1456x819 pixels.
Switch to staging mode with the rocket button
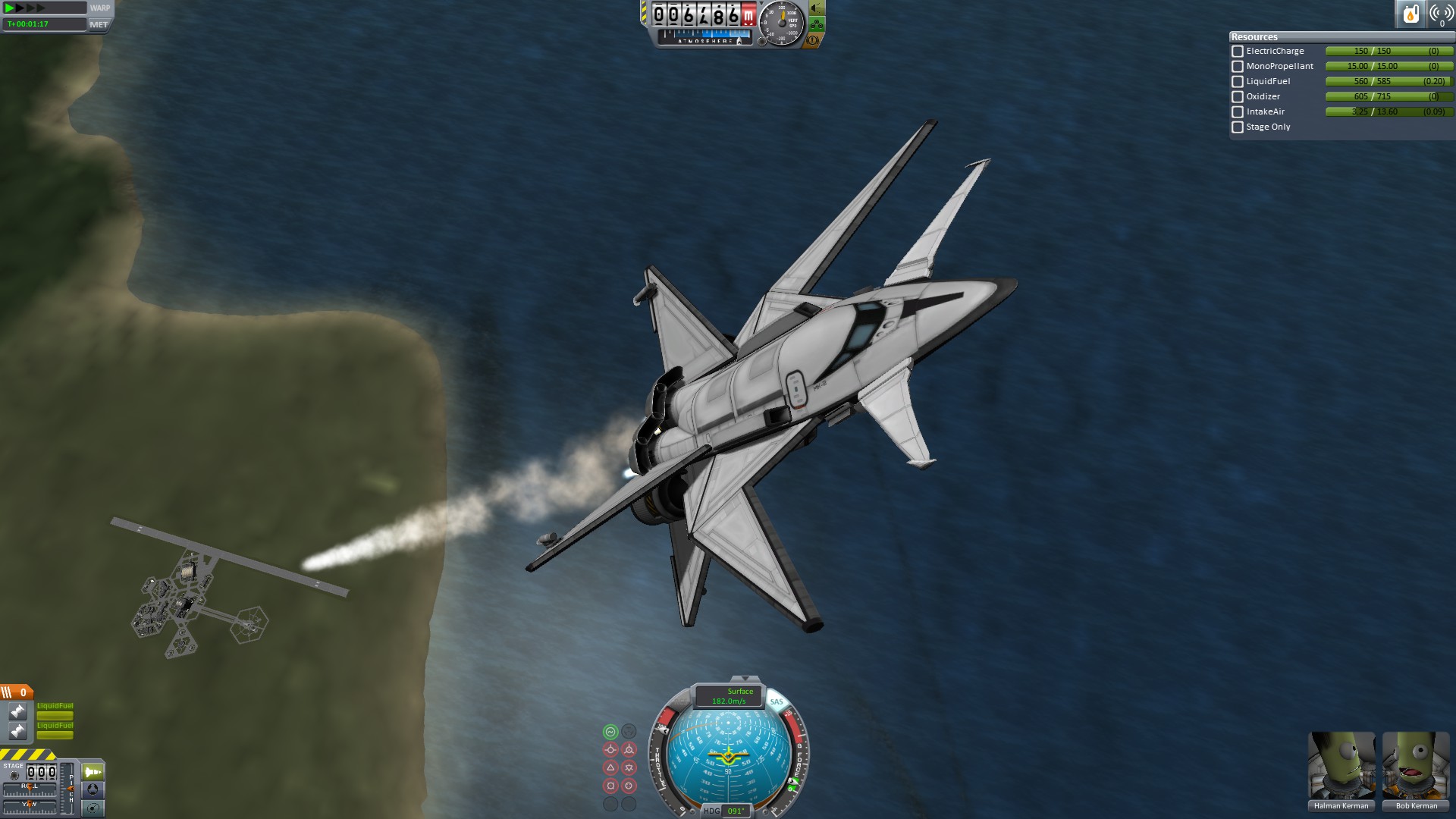click(x=93, y=772)
